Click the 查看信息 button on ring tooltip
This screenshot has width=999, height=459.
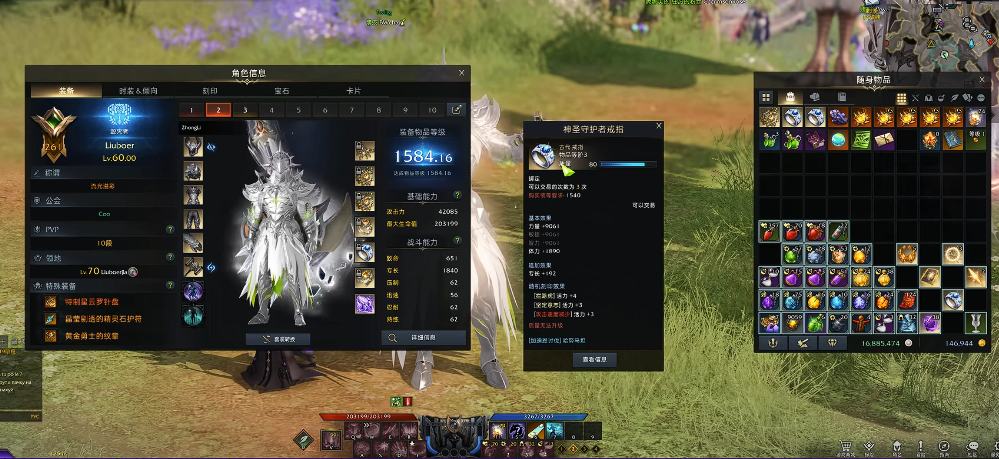[x=594, y=359]
